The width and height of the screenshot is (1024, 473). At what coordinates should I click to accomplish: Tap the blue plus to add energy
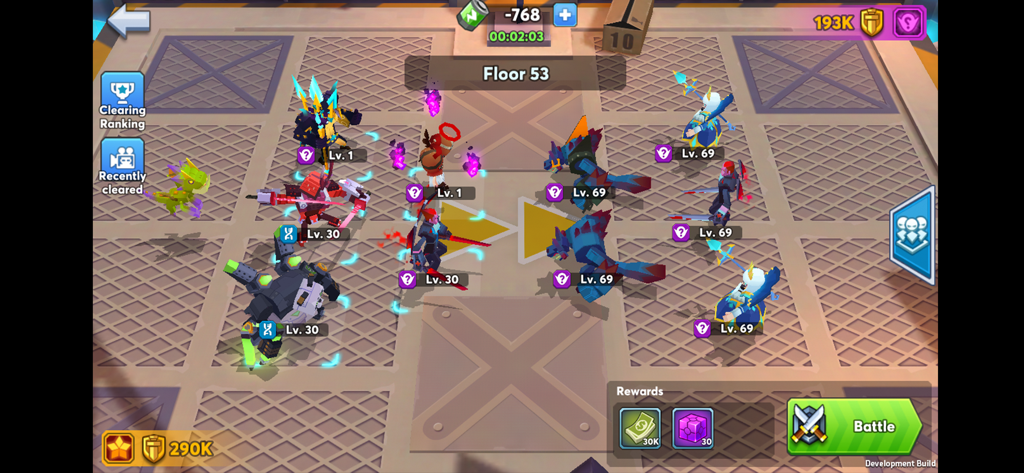pos(565,15)
